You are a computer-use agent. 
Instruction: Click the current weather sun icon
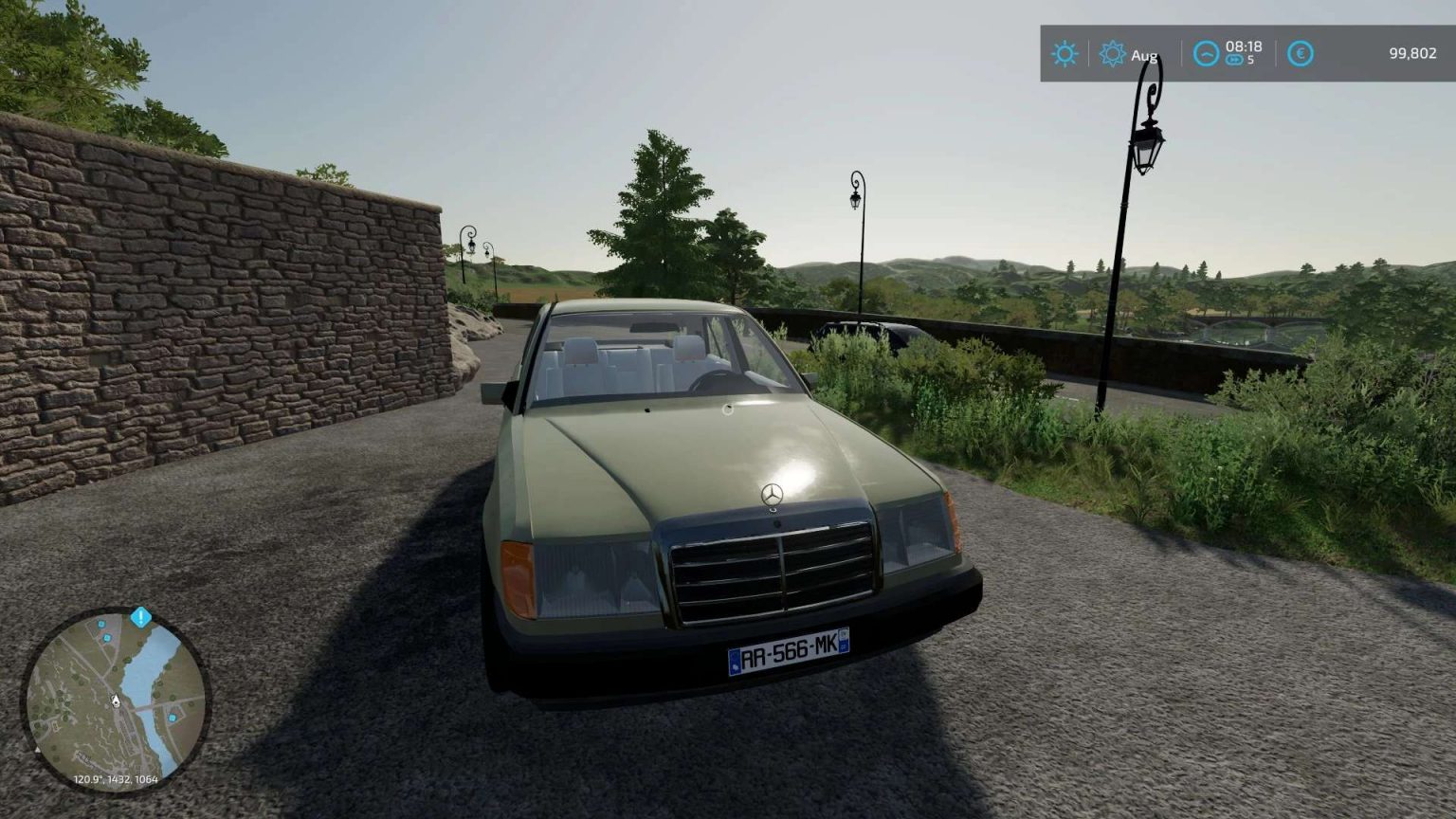[1064, 55]
